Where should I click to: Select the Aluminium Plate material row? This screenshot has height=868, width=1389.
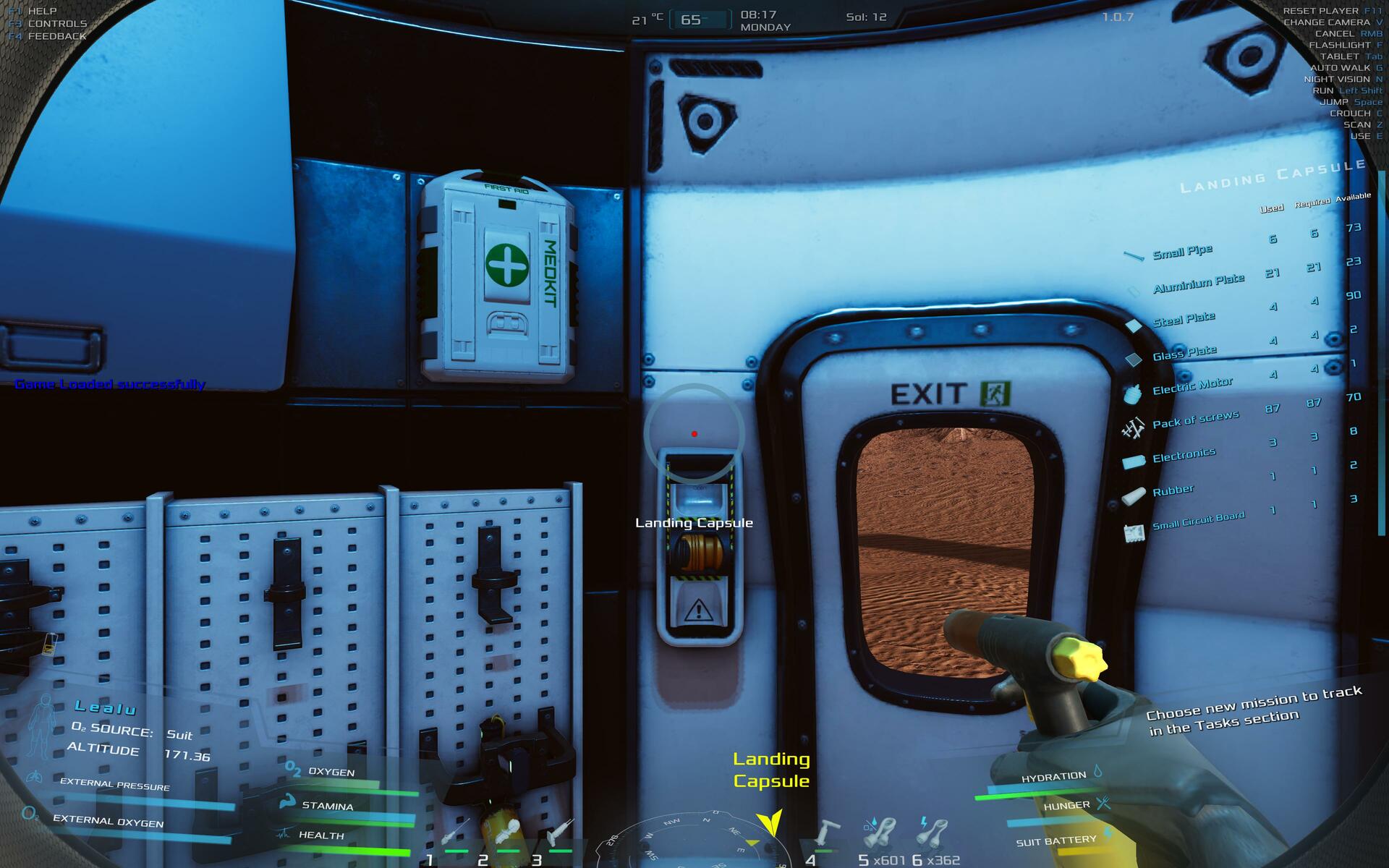click(x=1198, y=283)
